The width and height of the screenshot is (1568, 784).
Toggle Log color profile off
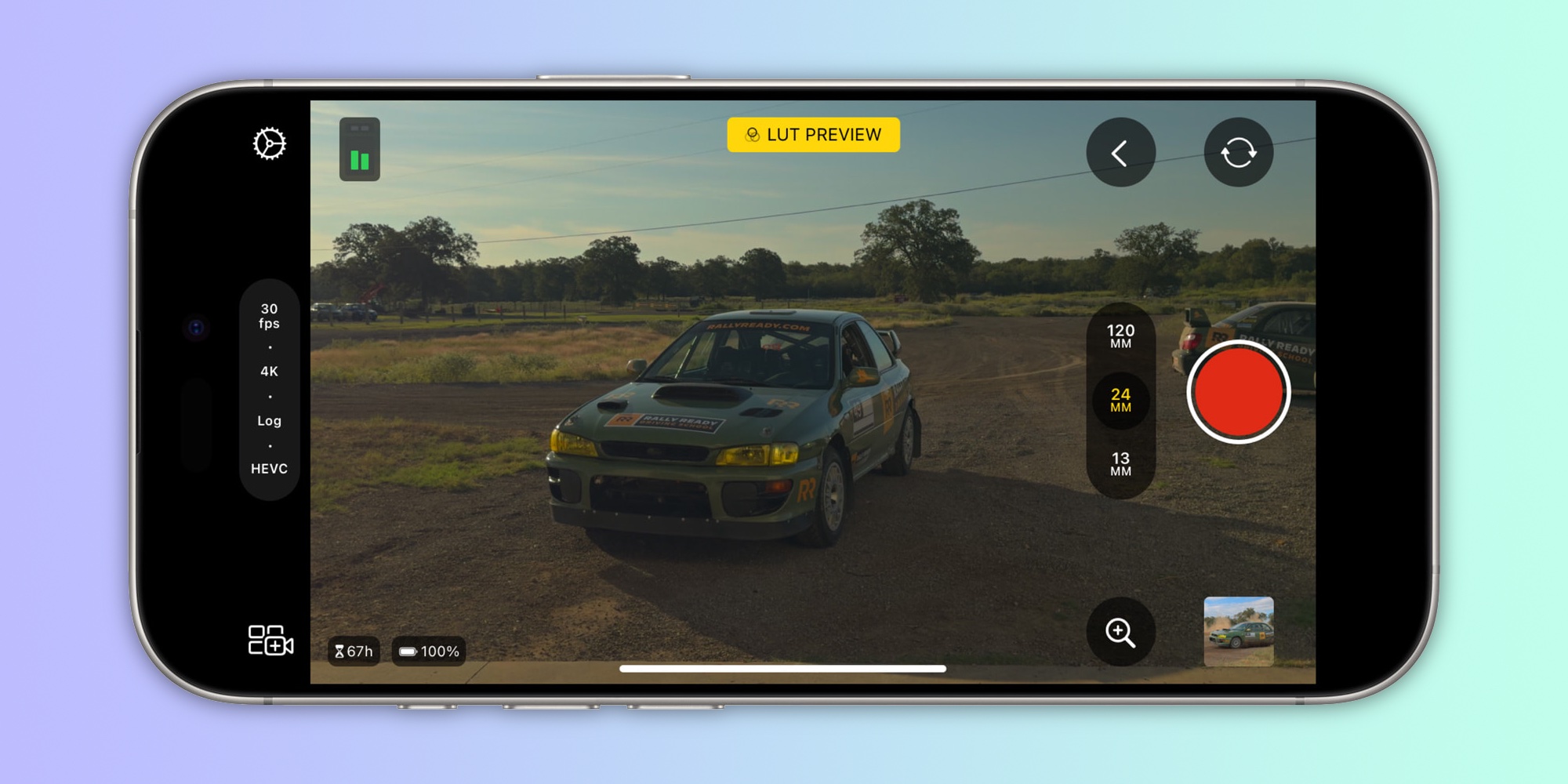click(x=270, y=421)
